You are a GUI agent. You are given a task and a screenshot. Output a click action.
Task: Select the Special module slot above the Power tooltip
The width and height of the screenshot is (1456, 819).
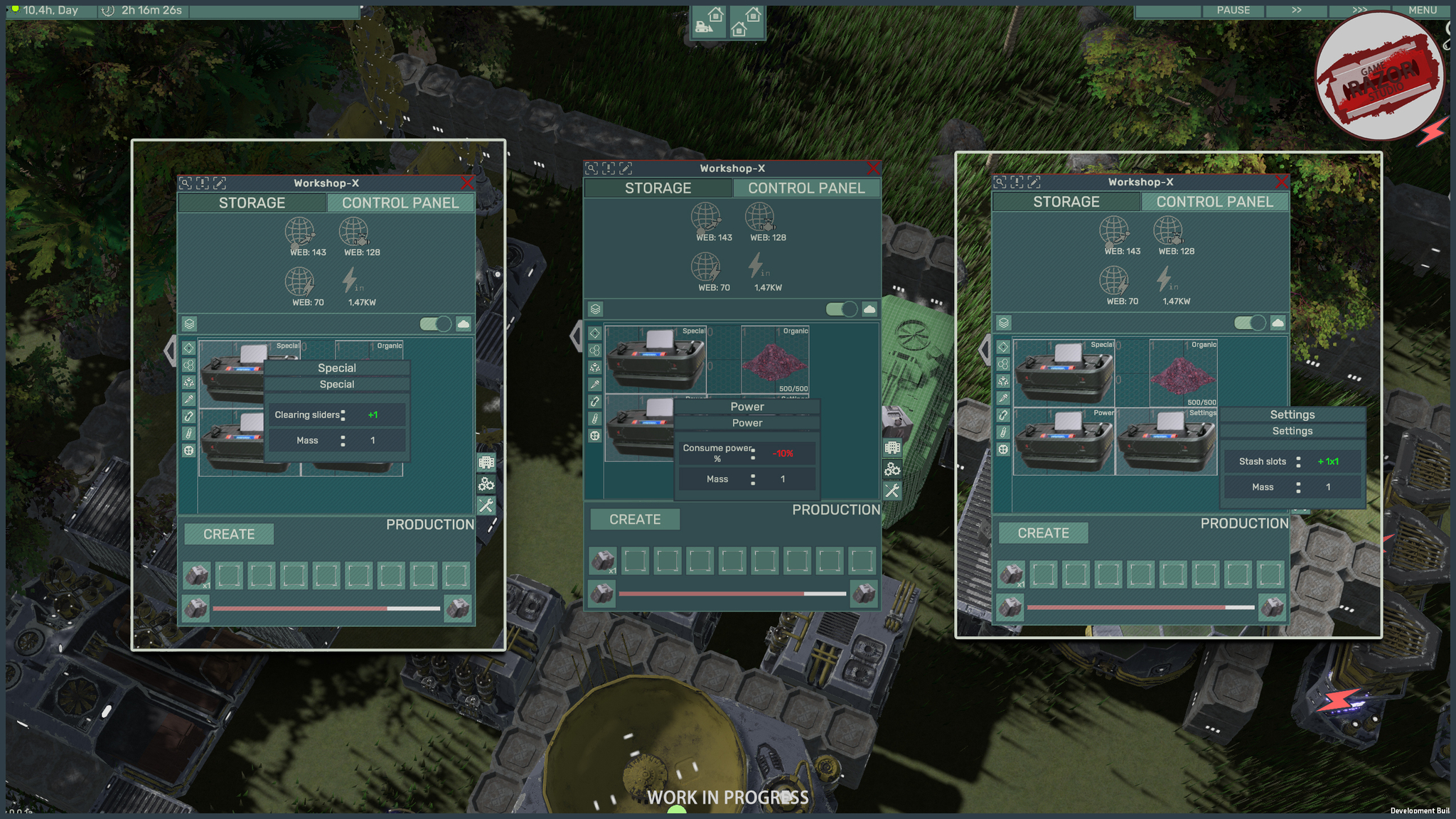tap(655, 359)
